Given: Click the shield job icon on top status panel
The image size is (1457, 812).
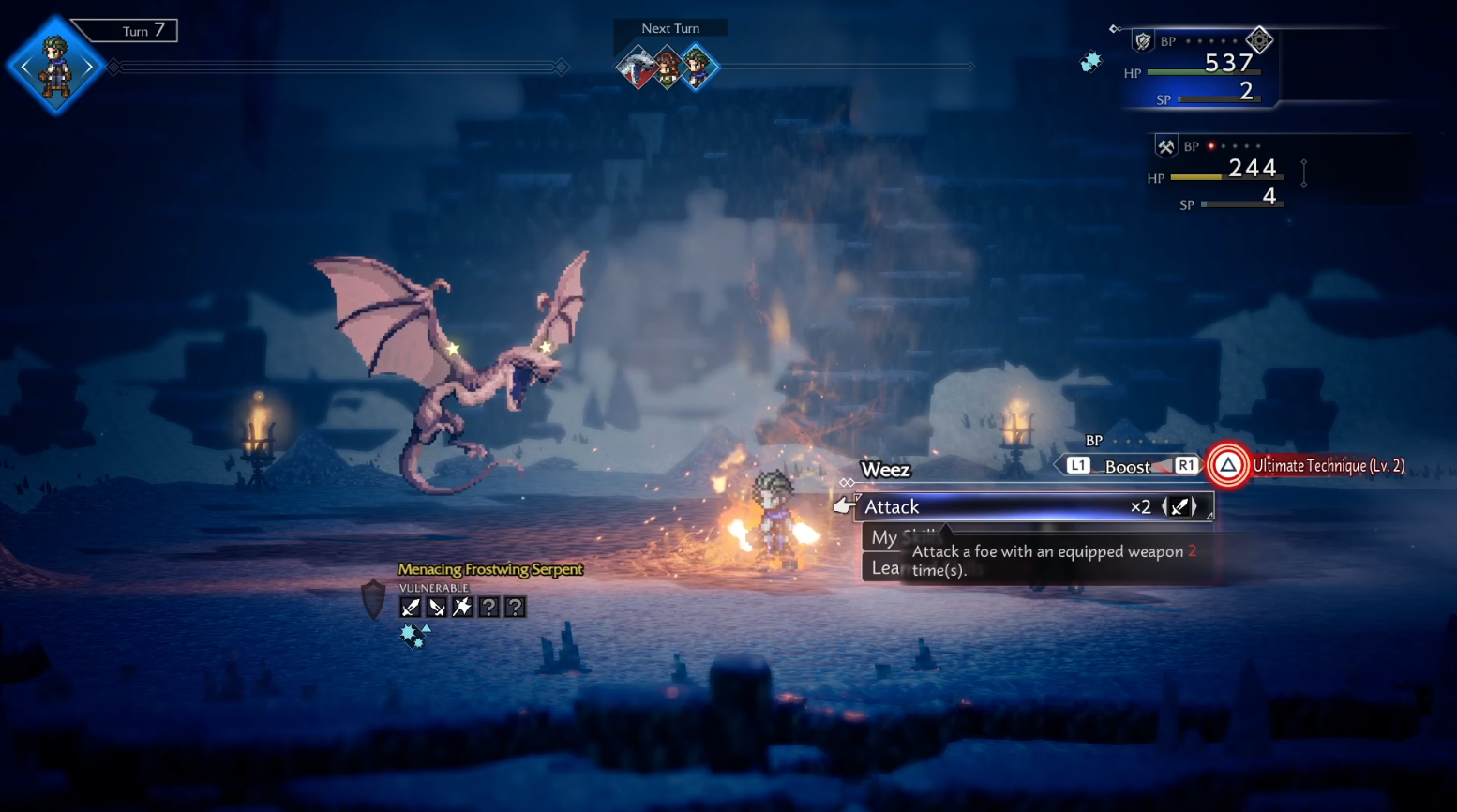Looking at the screenshot, I should [1143, 41].
